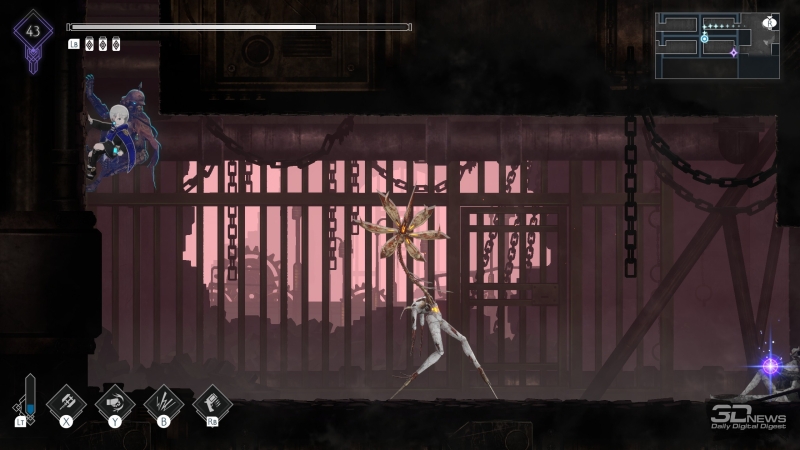Click the 3DNews watermark logo
Image resolution: width=800 pixels, height=450 pixels.
[x=747, y=416]
